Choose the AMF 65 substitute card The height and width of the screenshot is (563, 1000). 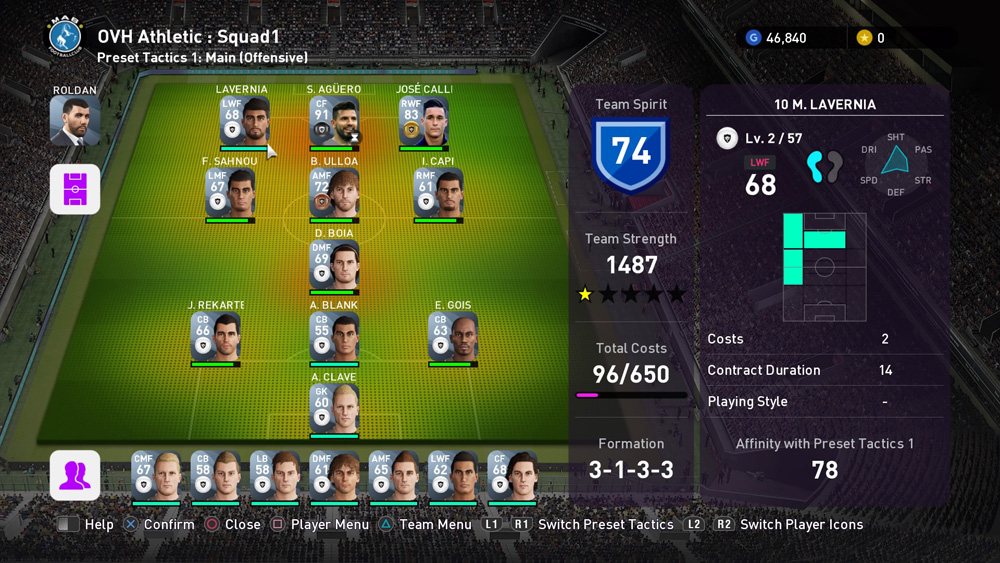click(393, 476)
